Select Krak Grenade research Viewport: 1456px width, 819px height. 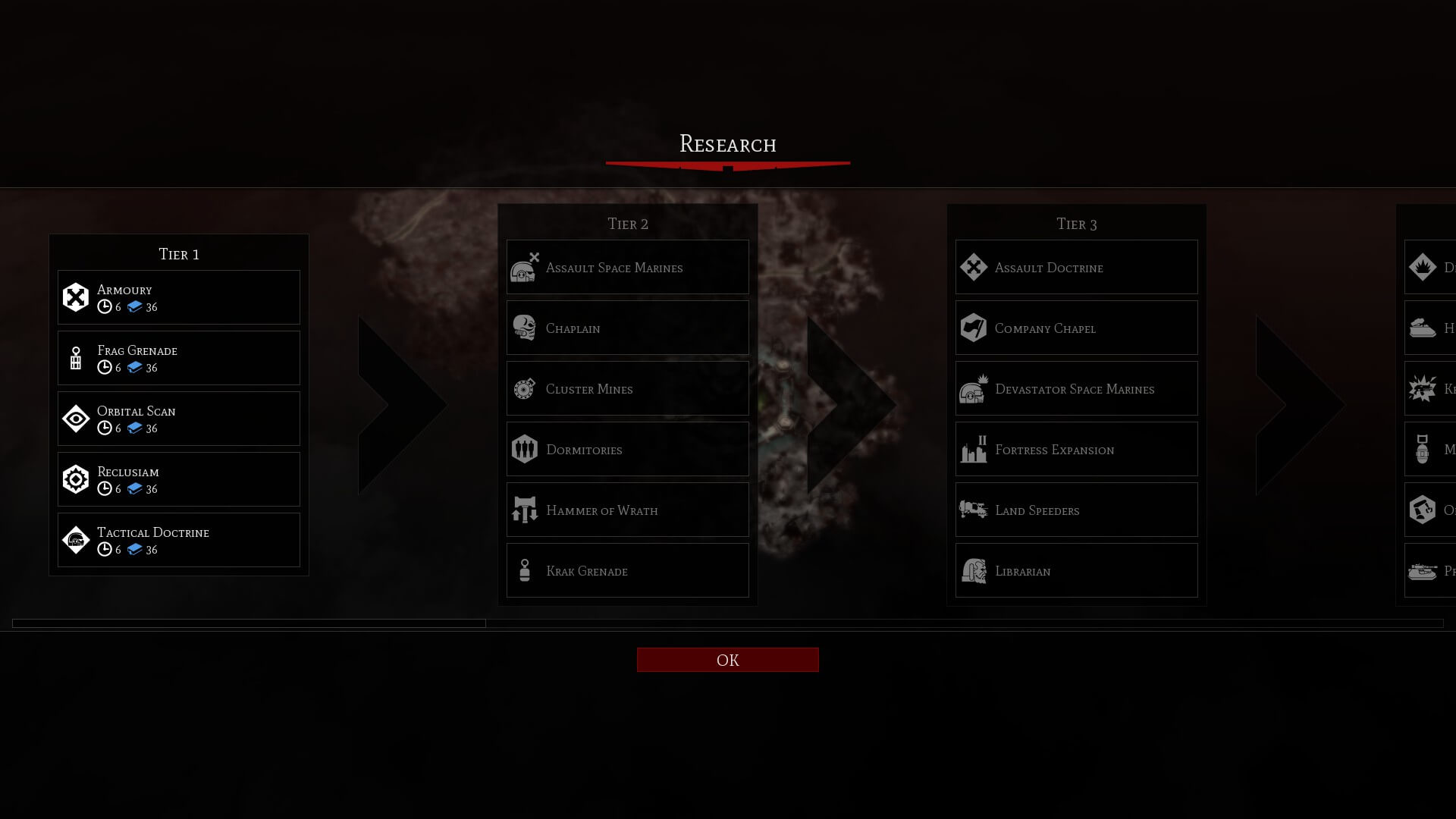(627, 570)
